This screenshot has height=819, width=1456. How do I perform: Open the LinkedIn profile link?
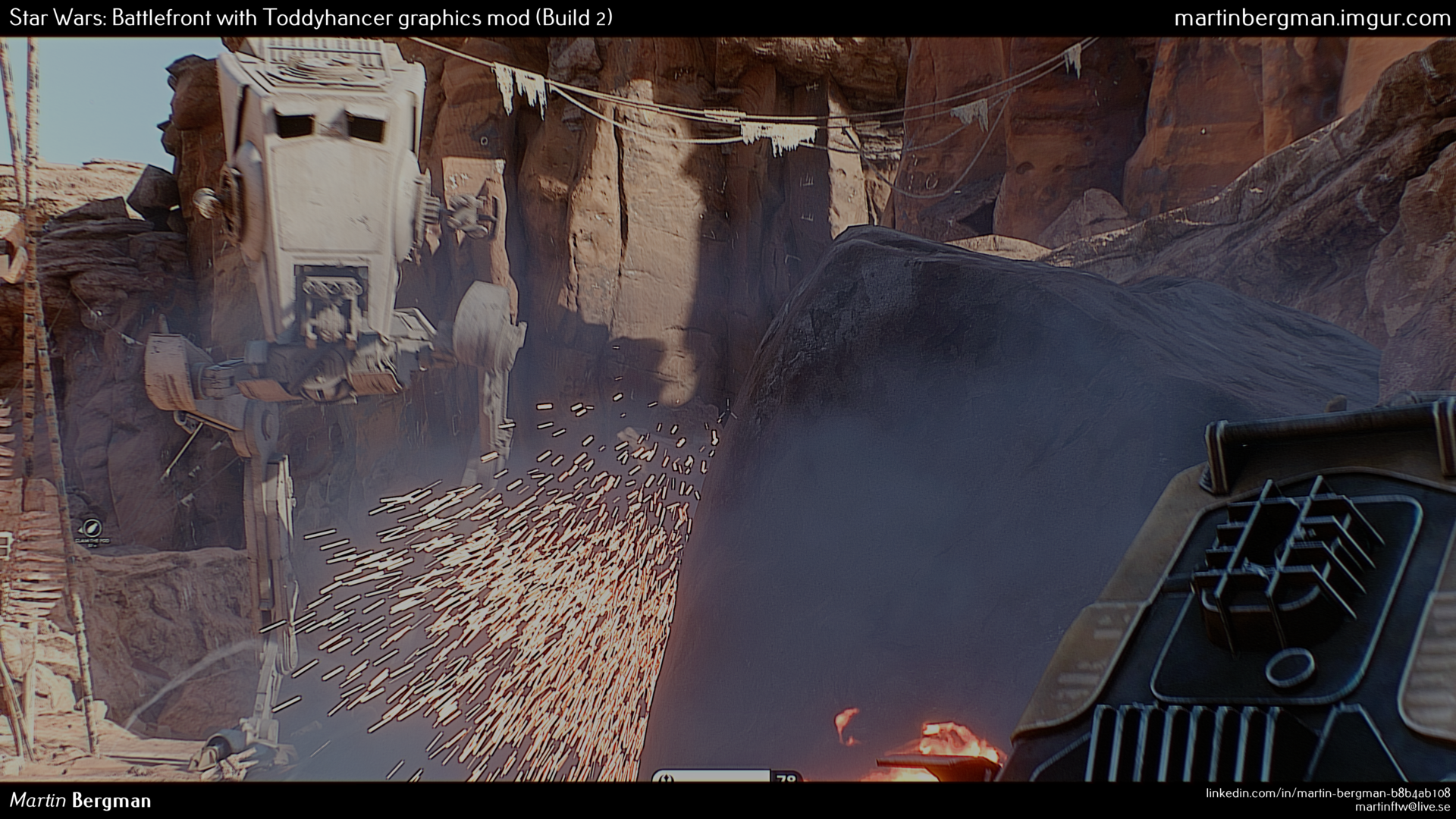point(1328,792)
